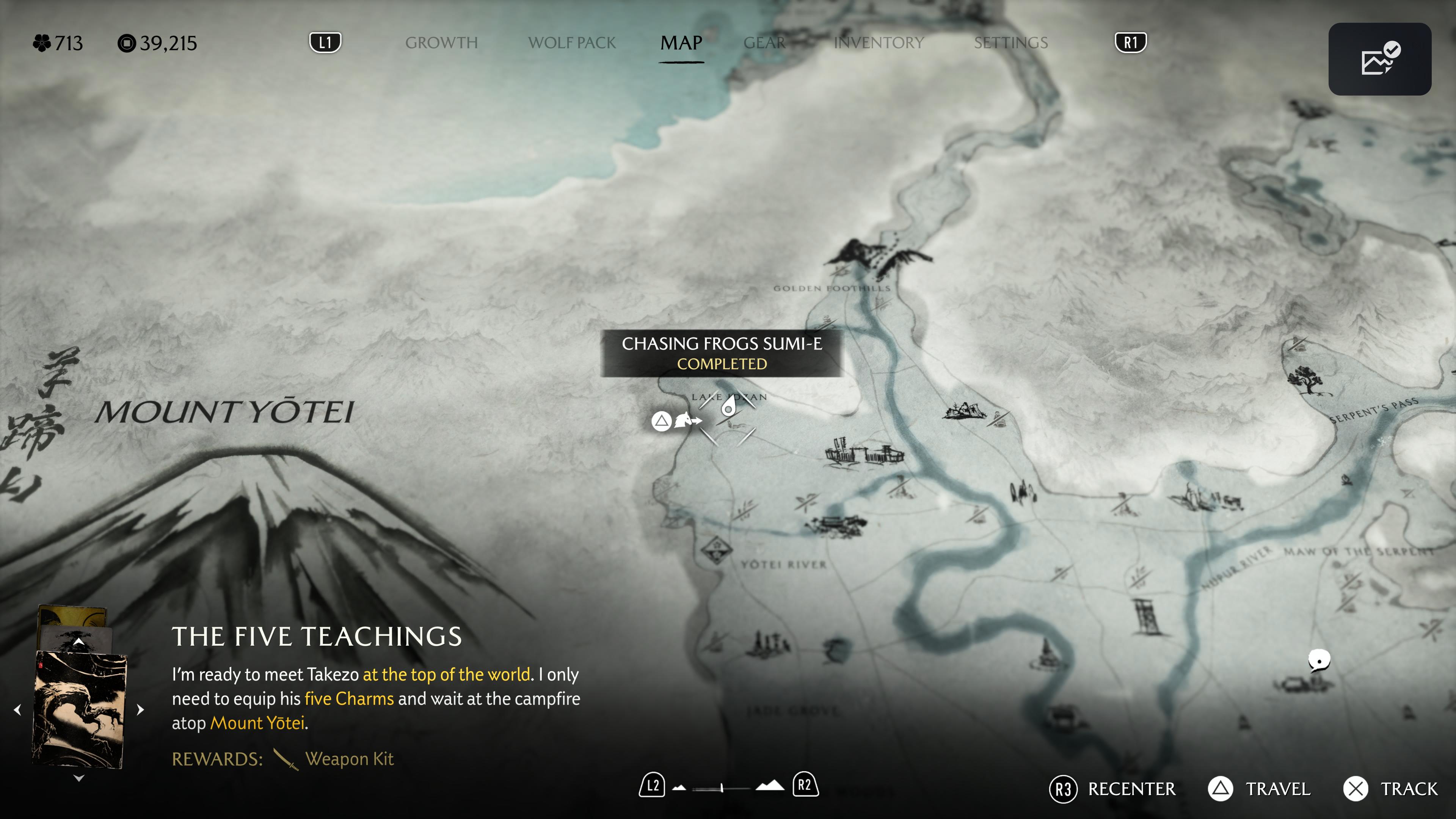Select the Chasing Frogs Sumi-e map marker
The height and width of the screenshot is (819, 1456).
tap(728, 408)
